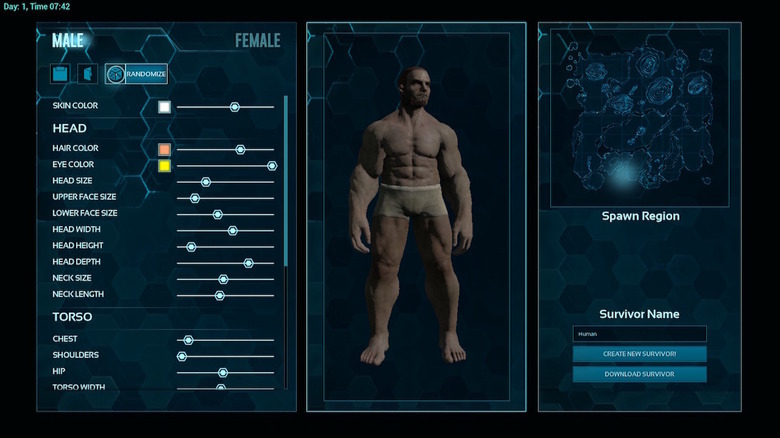The height and width of the screenshot is (438, 780).
Task: Click Create New Survivor button
Action: [639, 354]
